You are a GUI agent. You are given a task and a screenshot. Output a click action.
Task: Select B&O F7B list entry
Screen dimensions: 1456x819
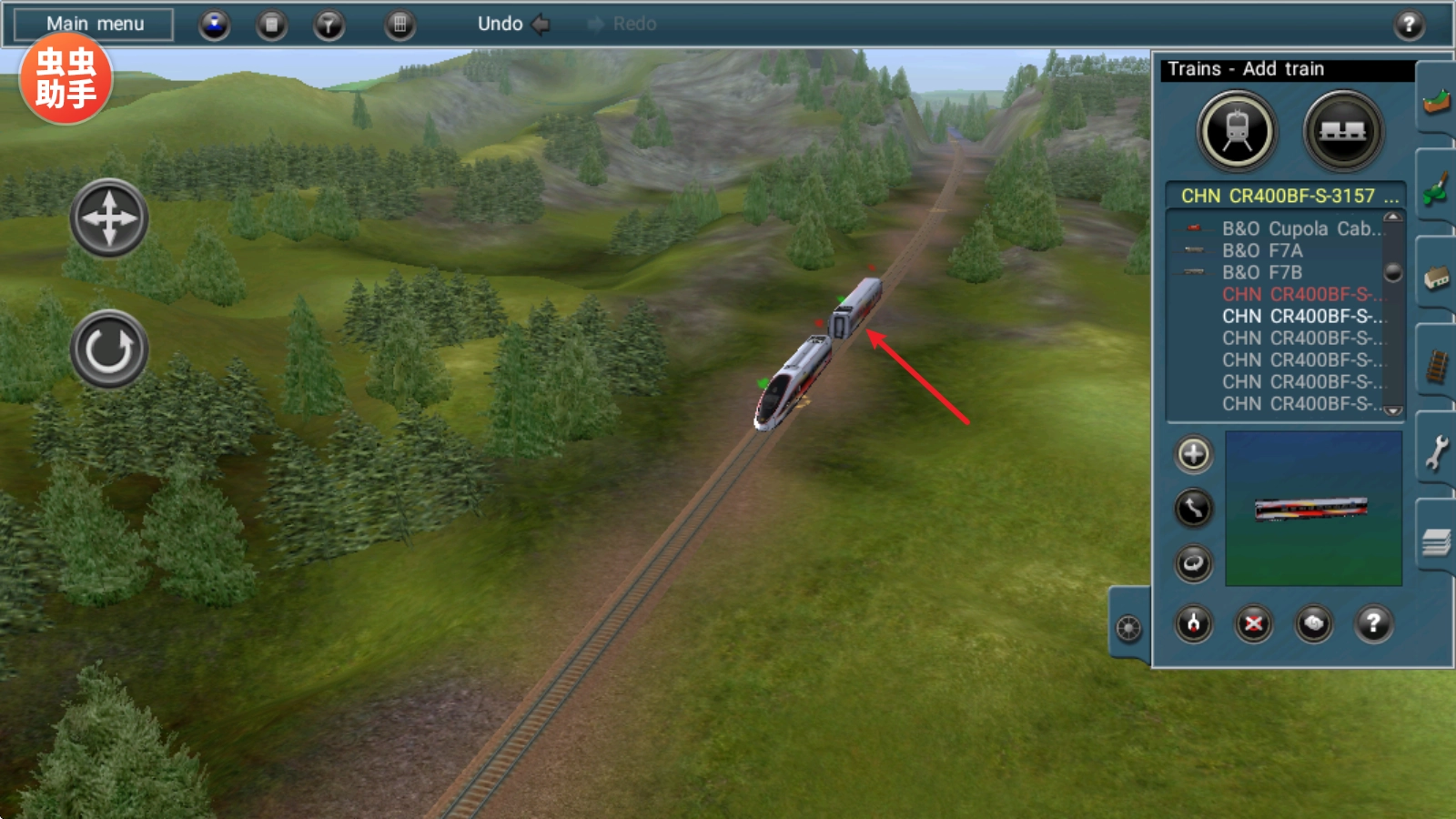point(1262,273)
